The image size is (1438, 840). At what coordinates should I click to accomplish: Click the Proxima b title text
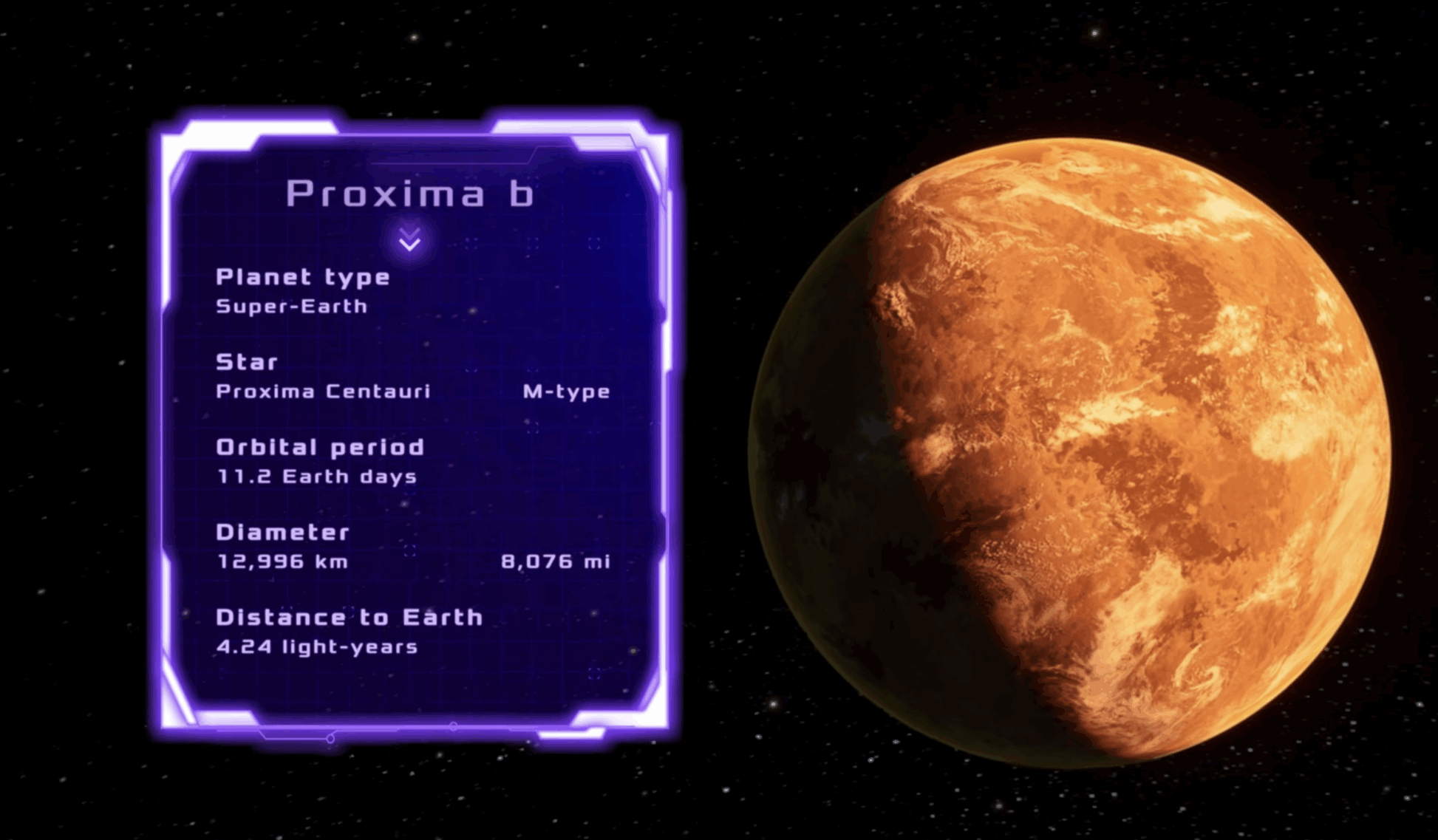pyautogui.click(x=410, y=195)
